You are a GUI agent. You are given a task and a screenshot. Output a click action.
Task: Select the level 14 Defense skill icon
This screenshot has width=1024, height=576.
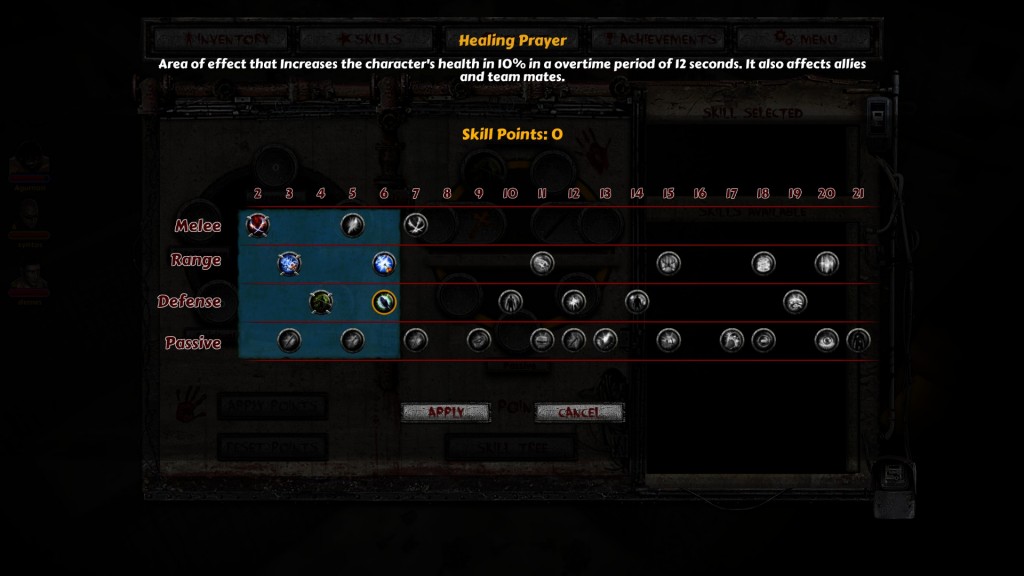pos(637,301)
